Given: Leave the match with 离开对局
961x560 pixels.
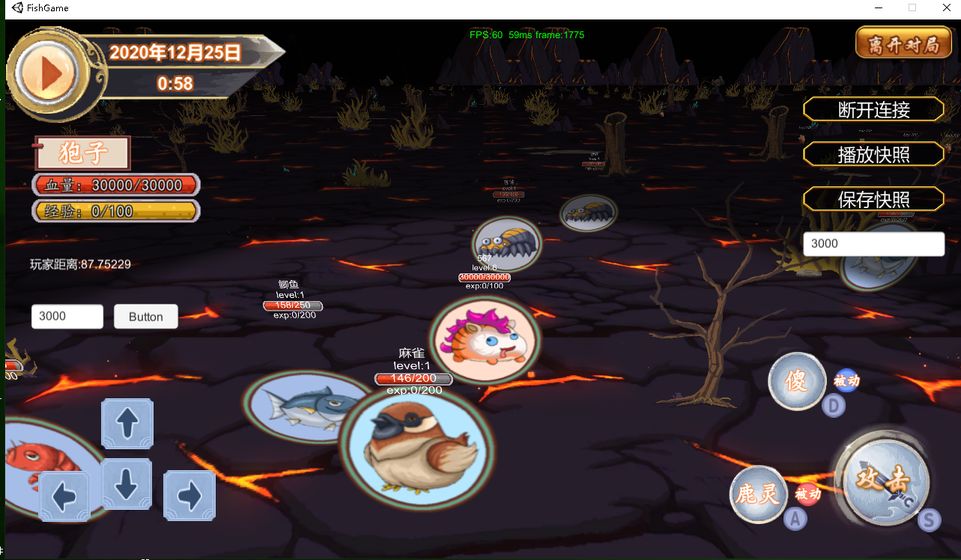Looking at the screenshot, I should 902,43.
